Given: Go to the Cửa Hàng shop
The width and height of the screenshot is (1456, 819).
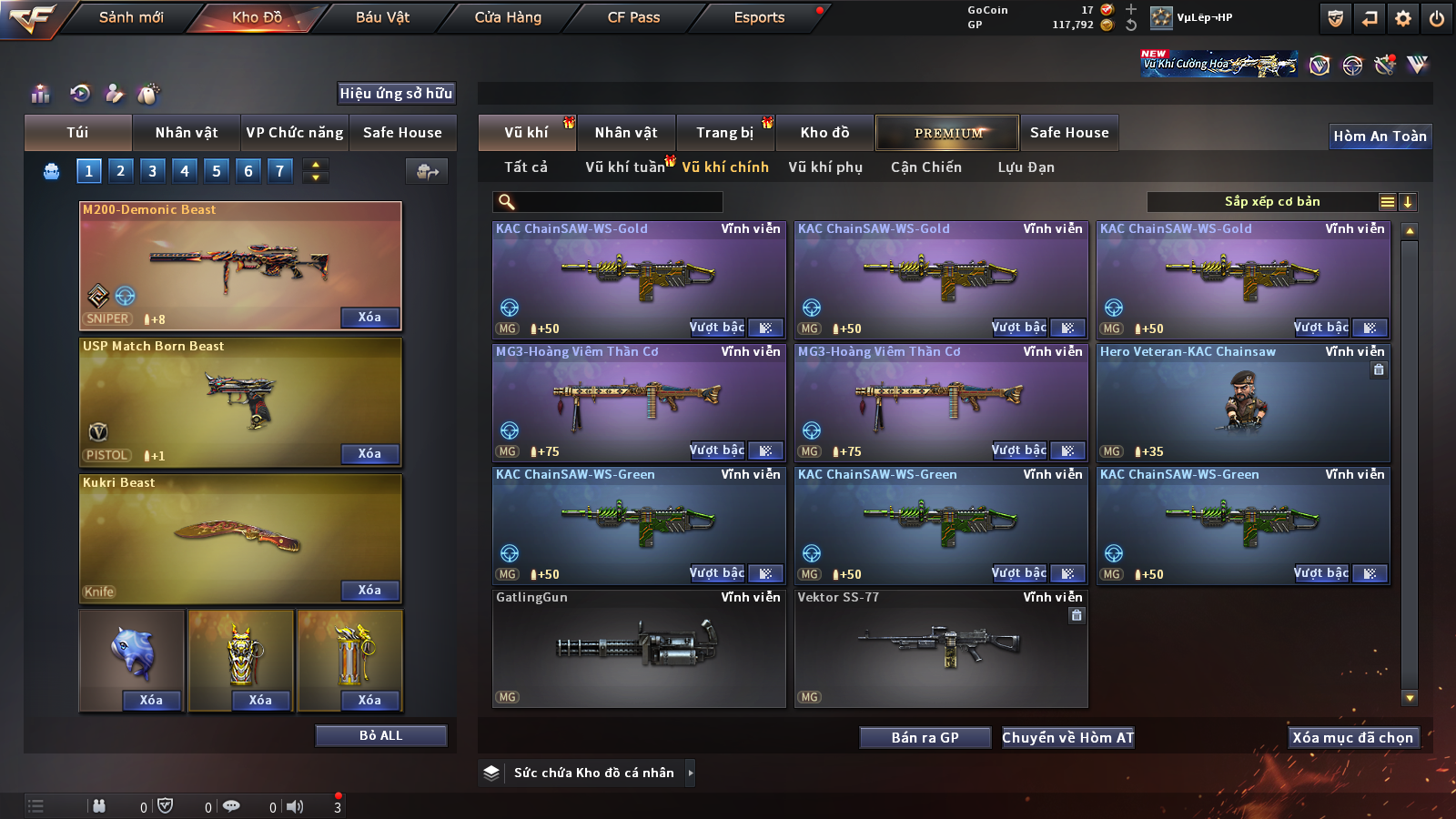Looking at the screenshot, I should (x=508, y=17).
